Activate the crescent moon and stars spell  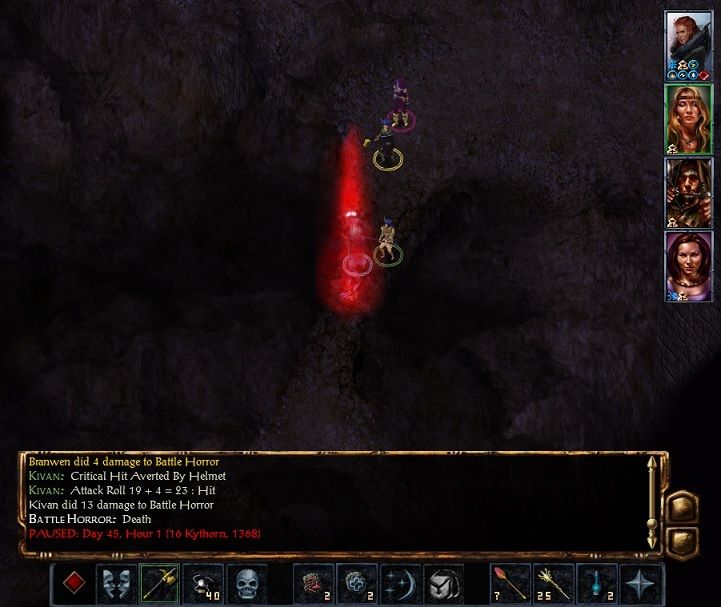pyautogui.click(x=400, y=584)
